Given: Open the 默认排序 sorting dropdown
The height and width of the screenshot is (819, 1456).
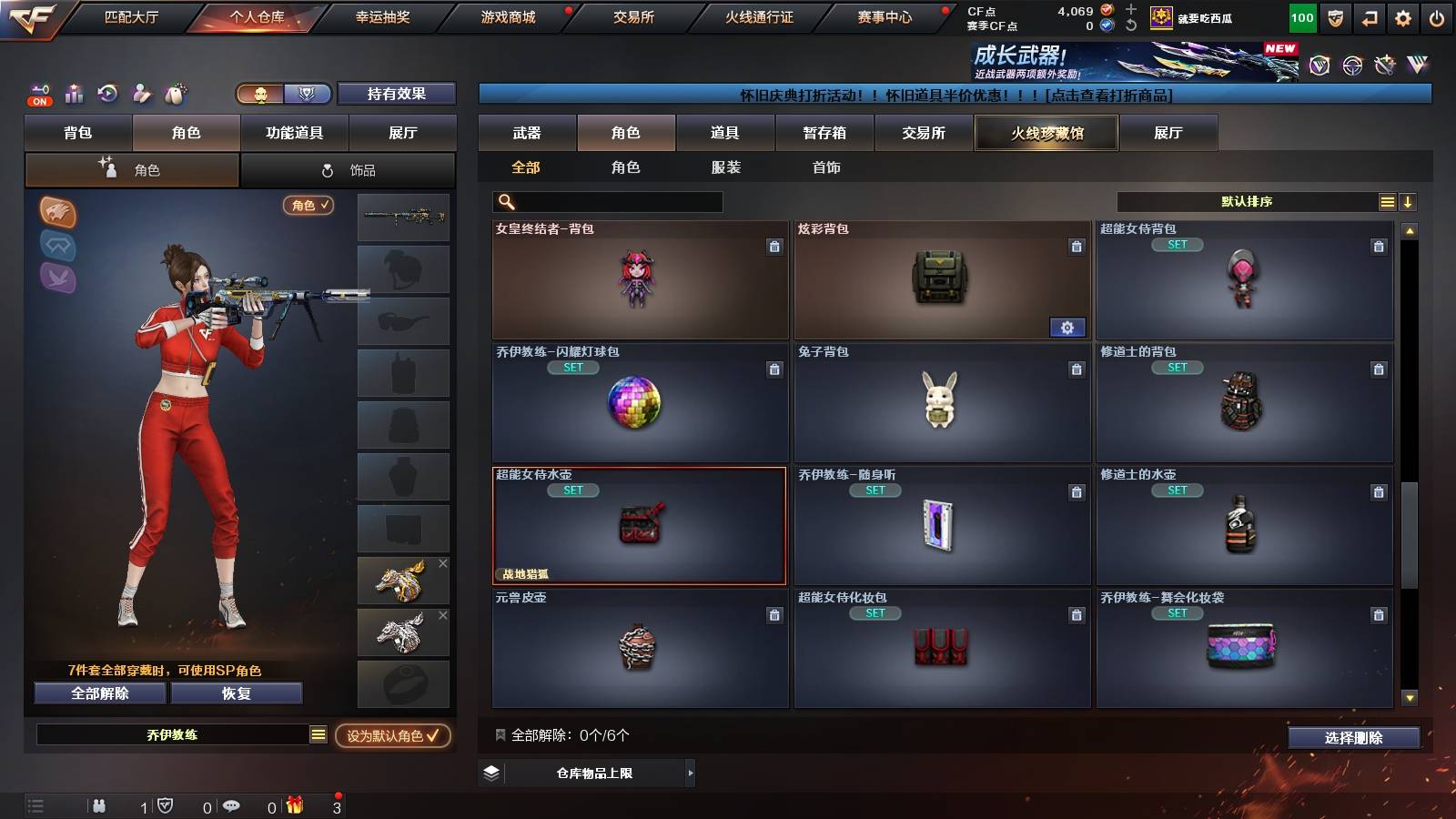Looking at the screenshot, I should pos(1247,201).
